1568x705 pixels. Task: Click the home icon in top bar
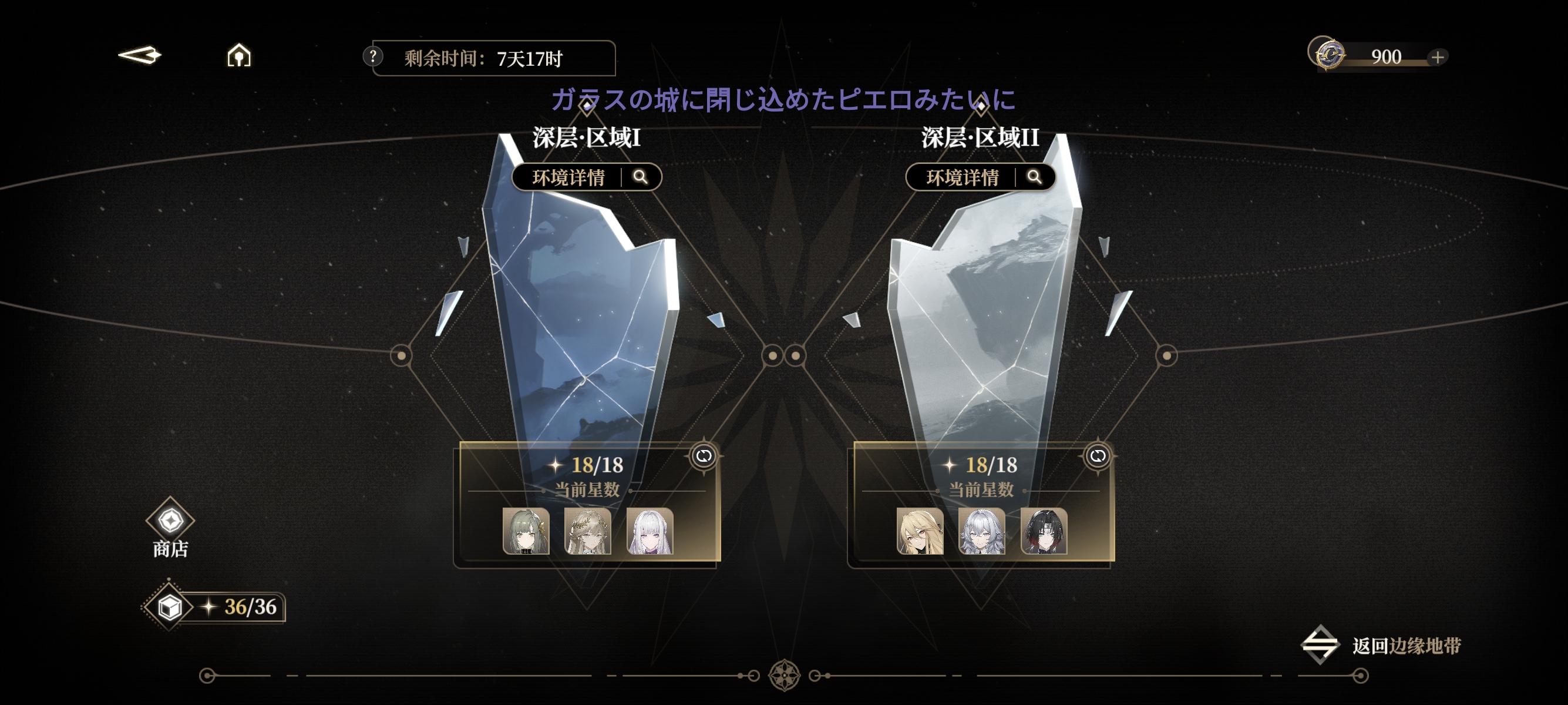click(x=239, y=56)
